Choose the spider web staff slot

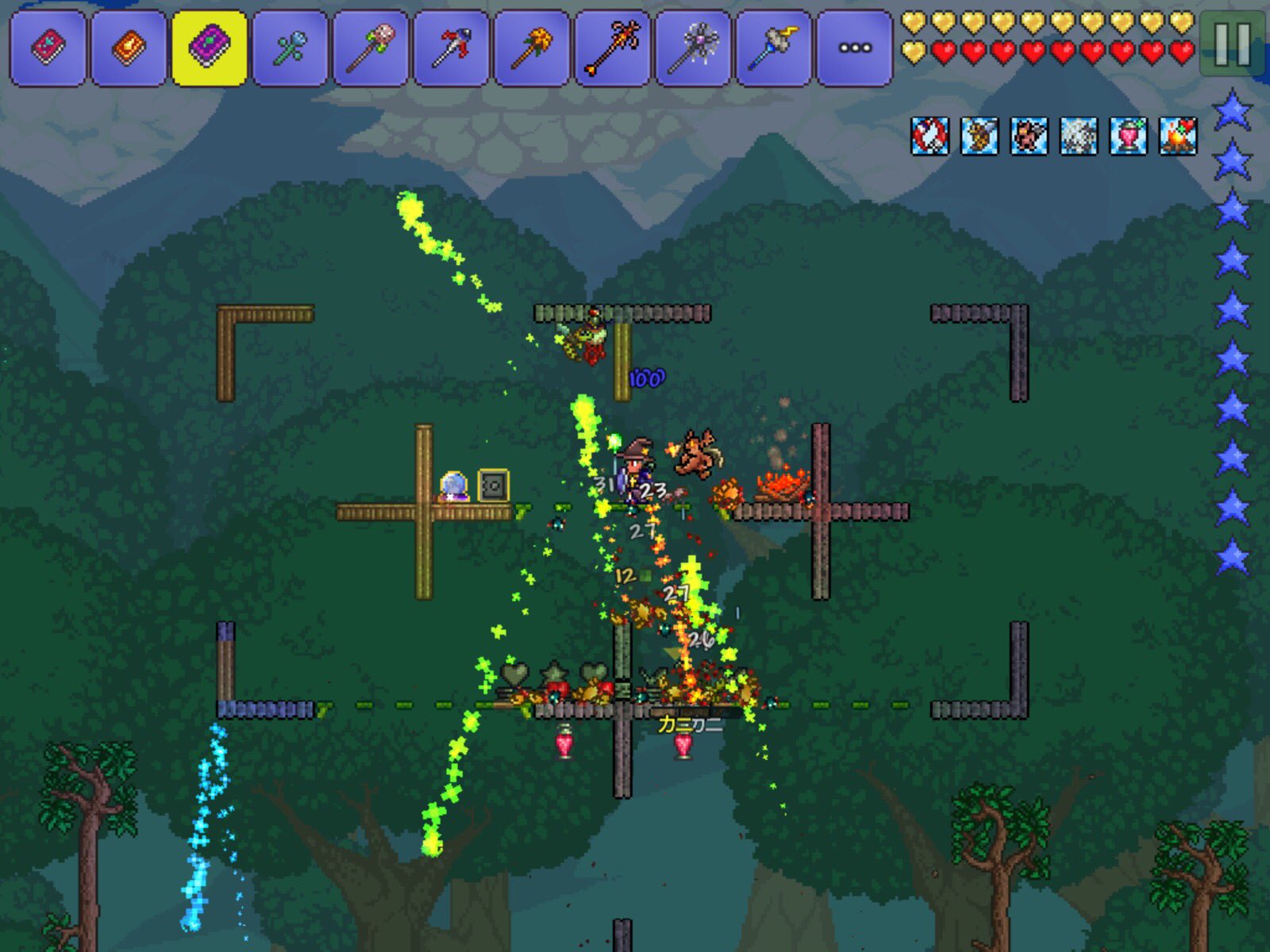(x=694, y=48)
